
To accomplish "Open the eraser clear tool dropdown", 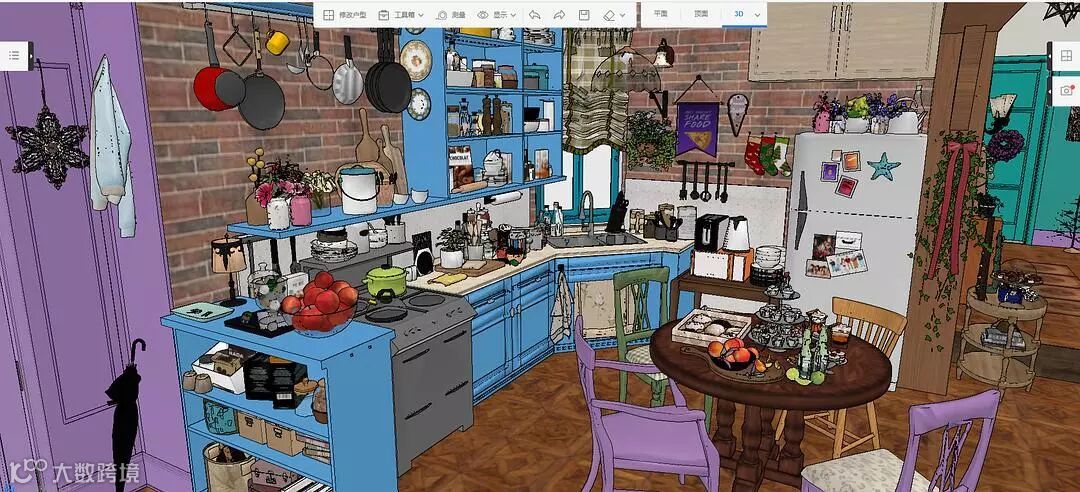I will tap(614, 15).
